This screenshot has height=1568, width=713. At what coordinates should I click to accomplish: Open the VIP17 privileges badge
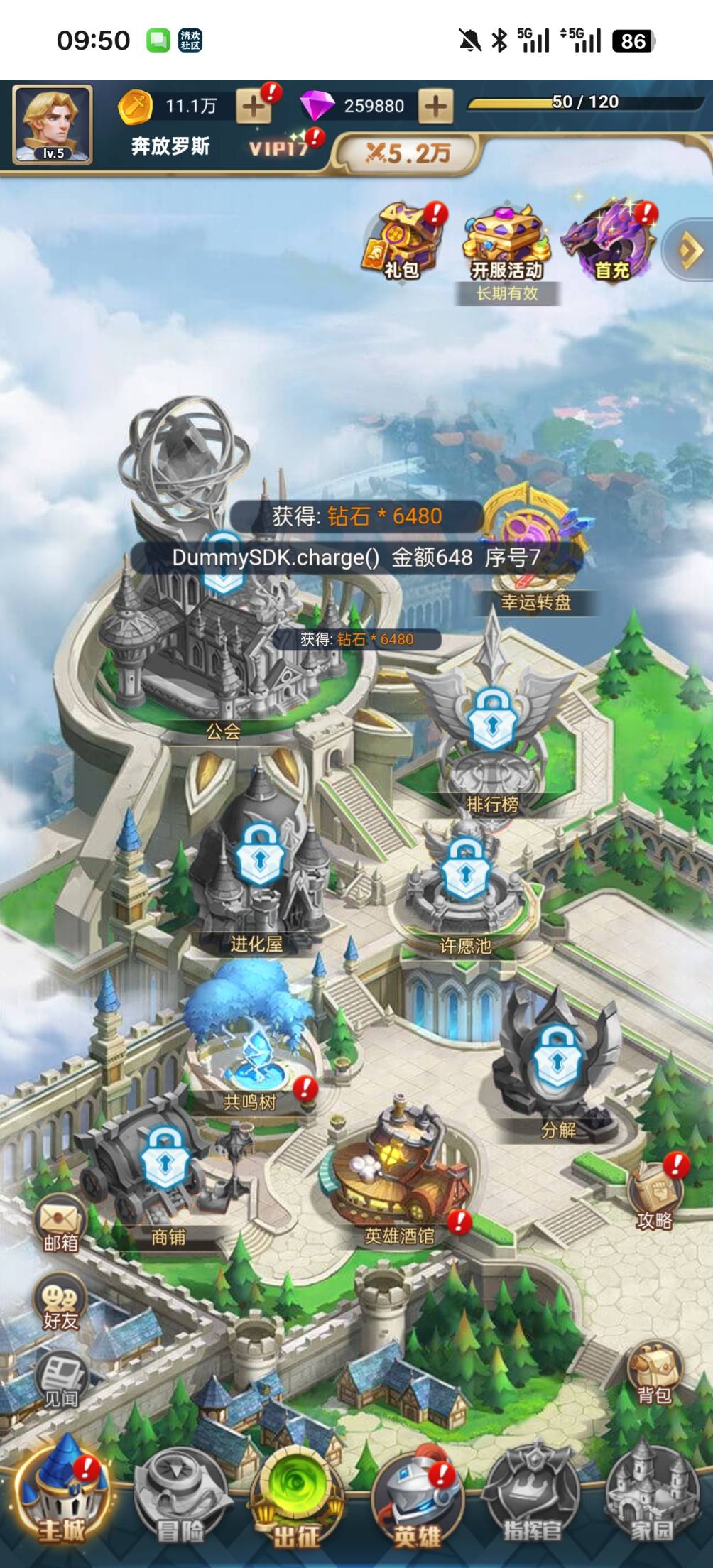tap(280, 146)
